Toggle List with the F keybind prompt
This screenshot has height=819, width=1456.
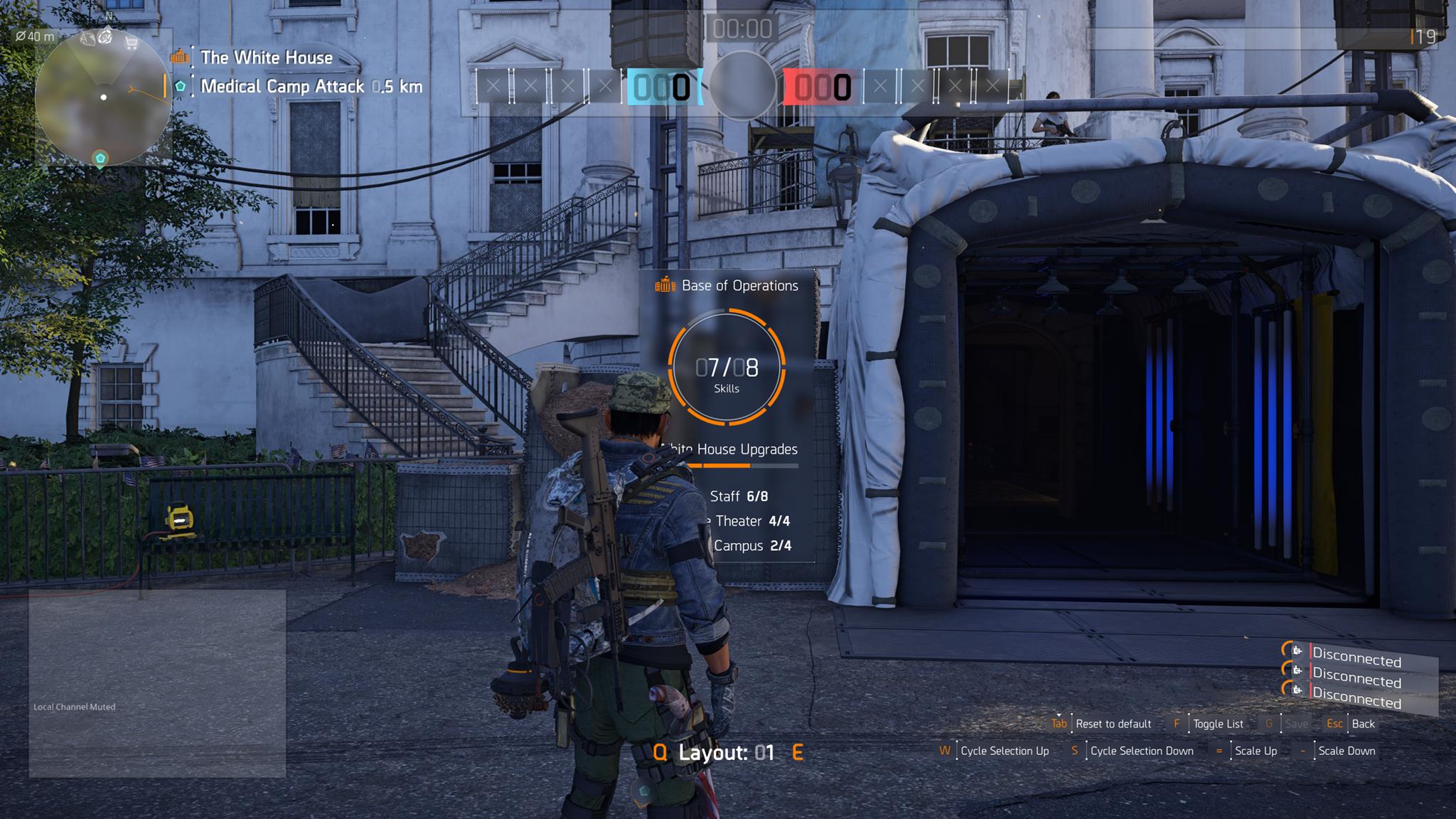1178,724
